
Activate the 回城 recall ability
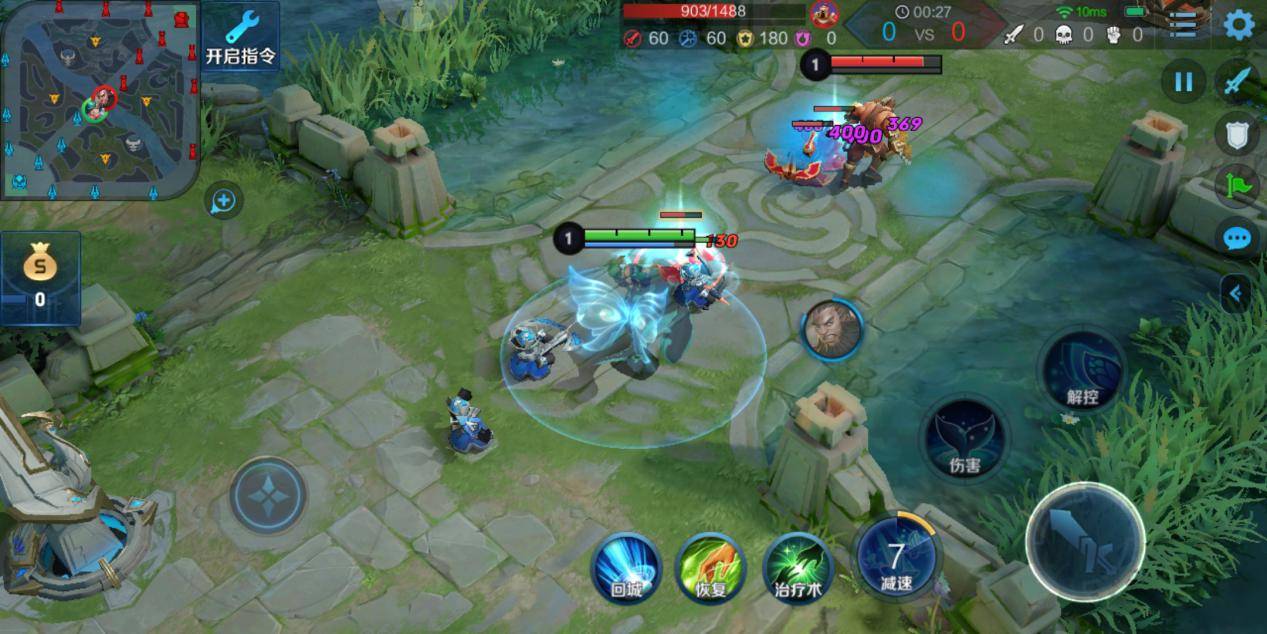(x=626, y=567)
